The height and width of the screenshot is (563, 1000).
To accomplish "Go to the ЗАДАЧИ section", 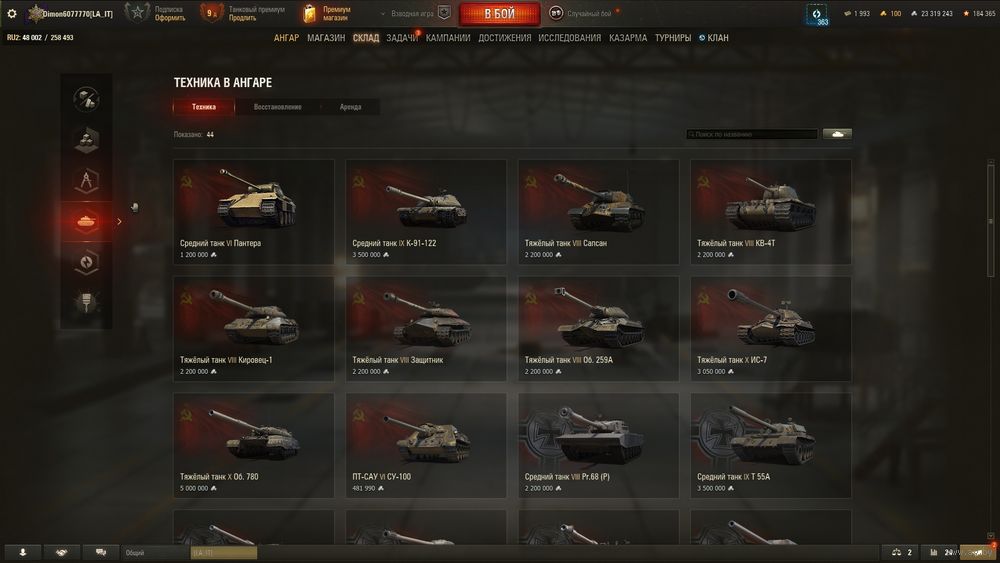I will point(402,38).
